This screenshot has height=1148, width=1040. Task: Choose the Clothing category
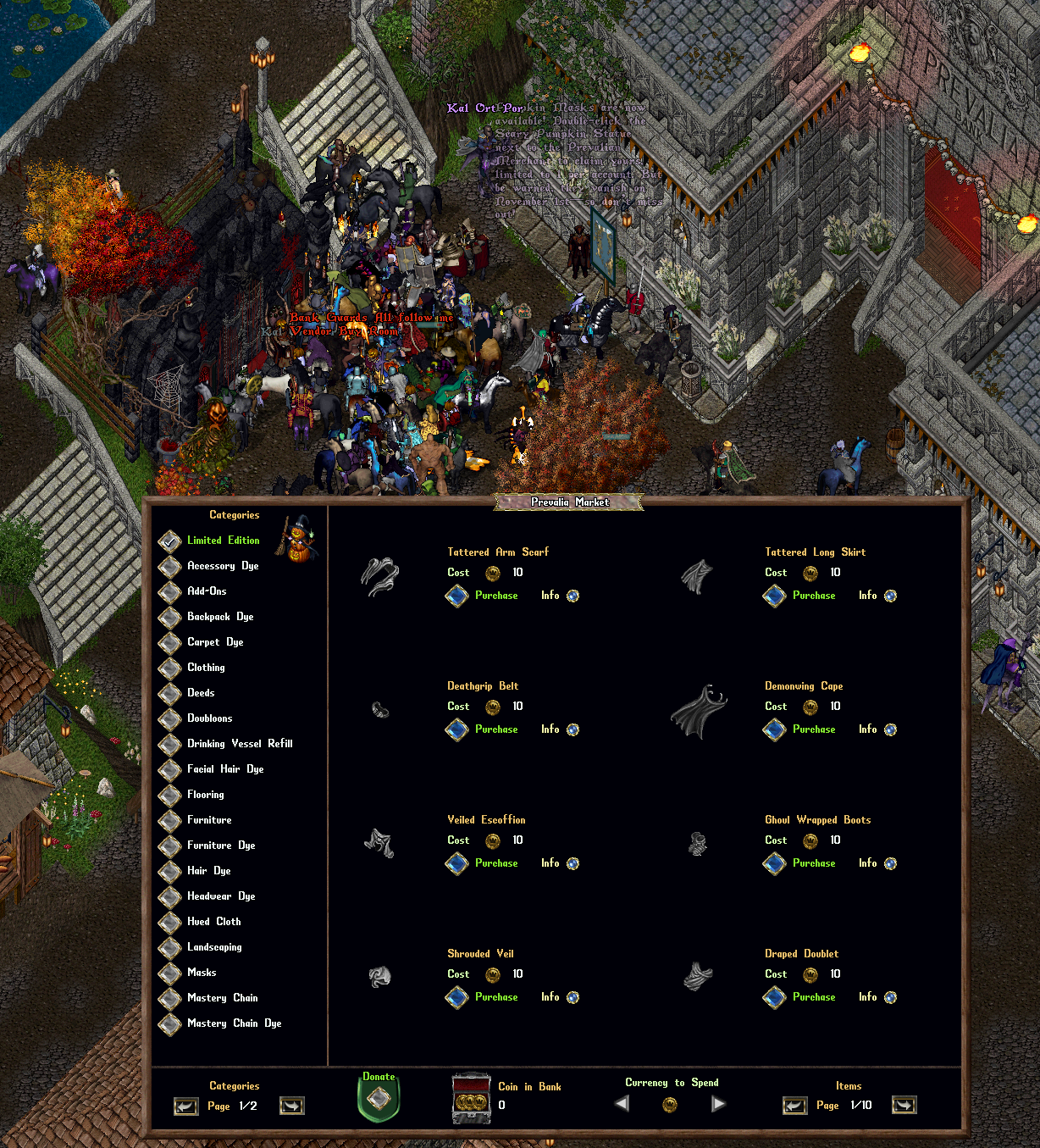pyautogui.click(x=171, y=668)
